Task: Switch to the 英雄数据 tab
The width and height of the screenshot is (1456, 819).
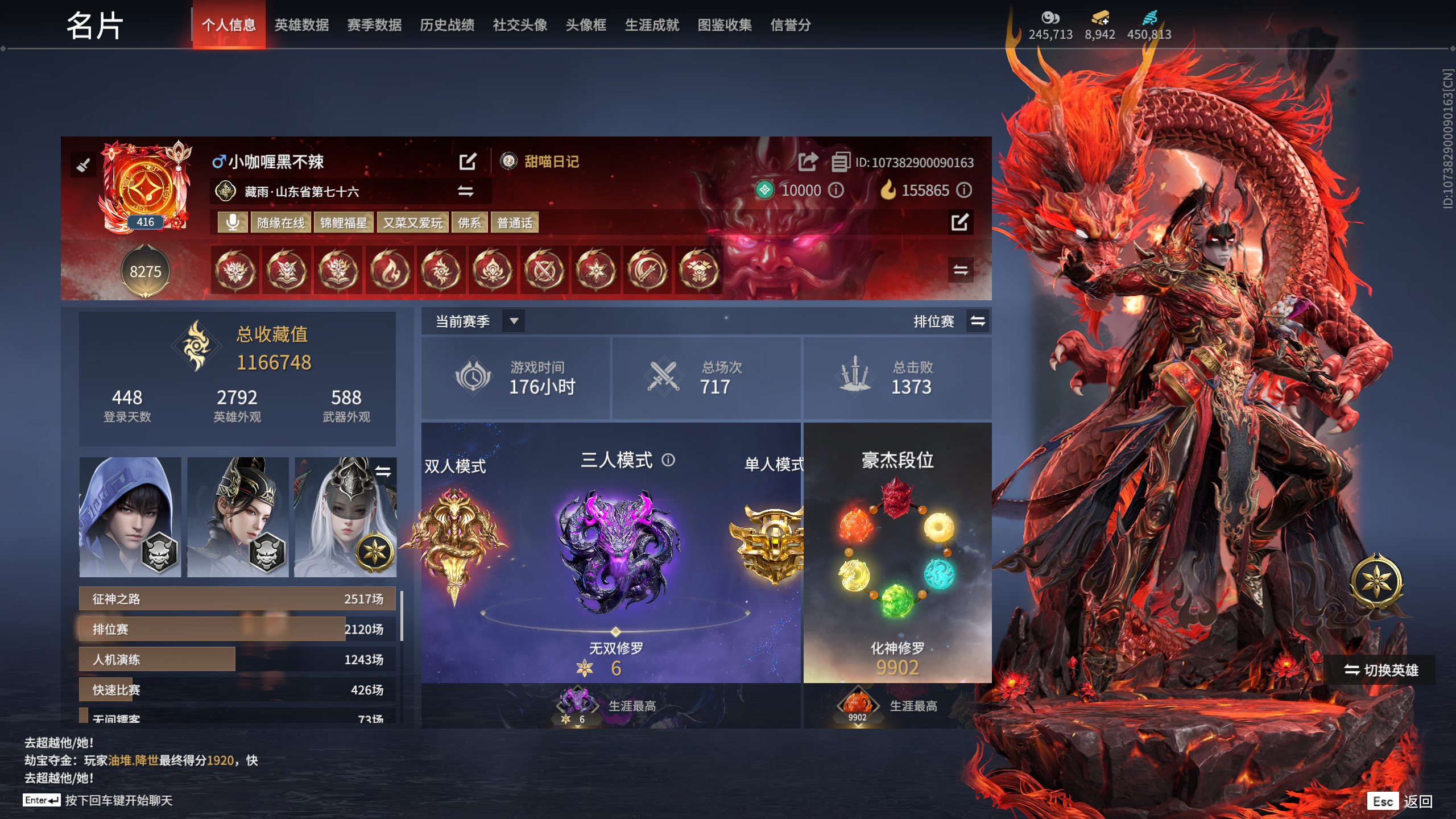Action: coord(302,25)
